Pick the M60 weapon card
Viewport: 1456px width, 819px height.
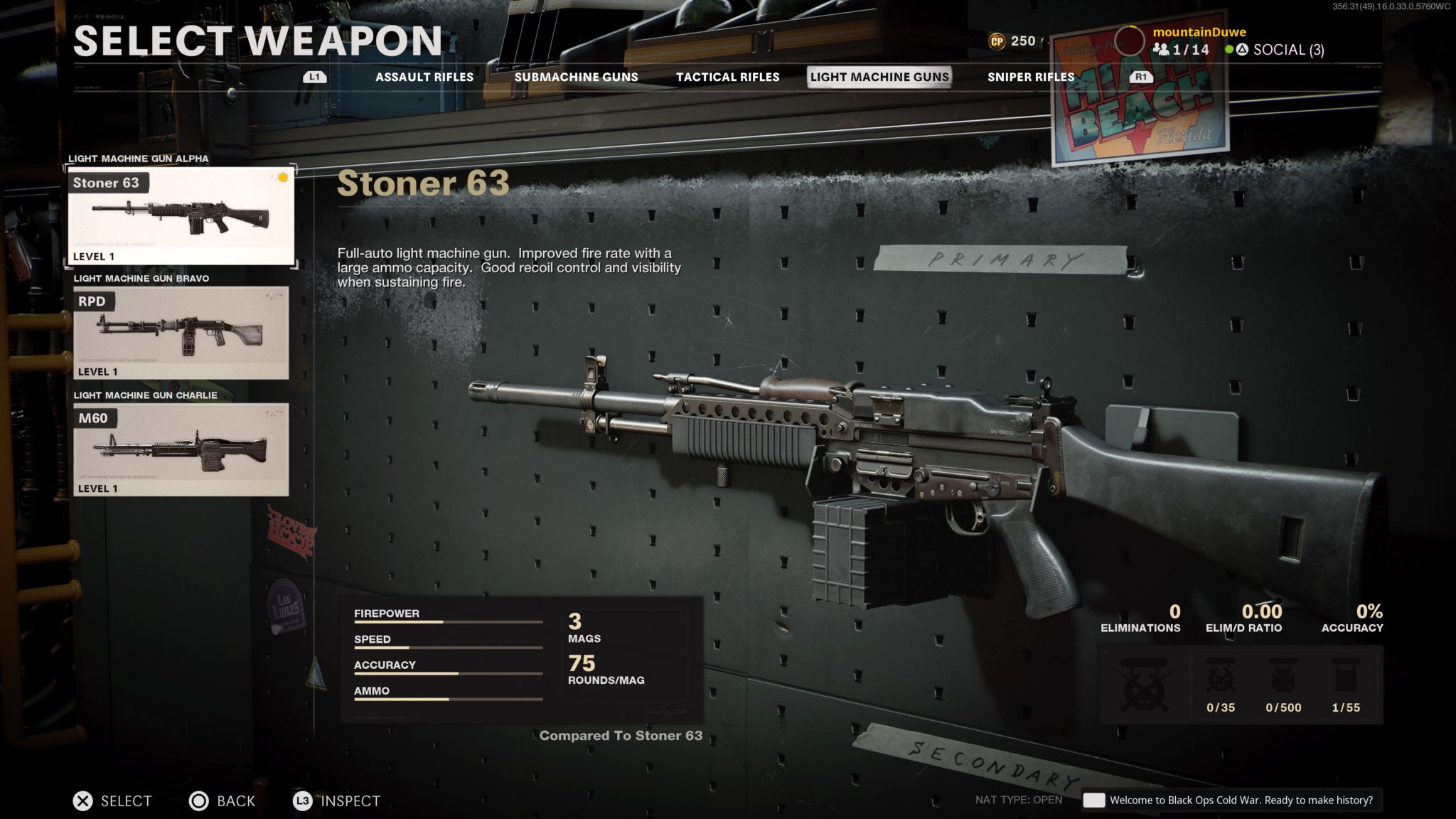[x=181, y=449]
